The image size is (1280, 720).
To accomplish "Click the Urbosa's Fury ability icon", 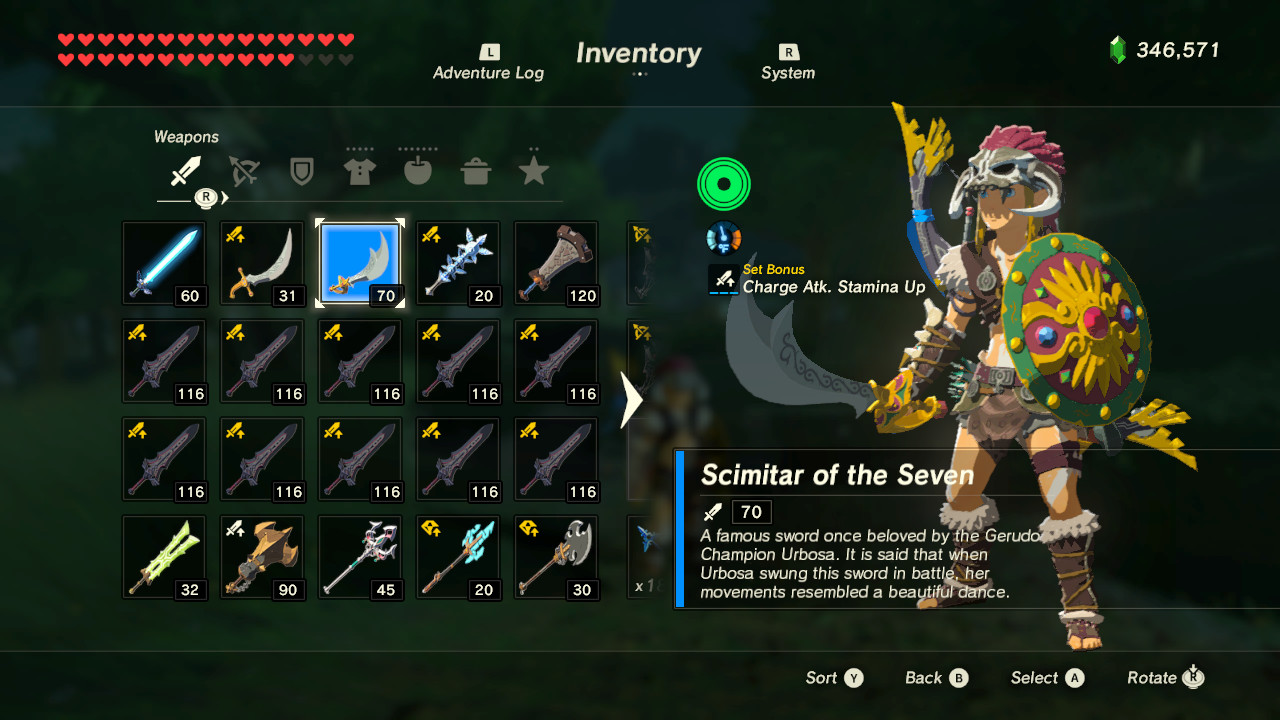I will [723, 184].
